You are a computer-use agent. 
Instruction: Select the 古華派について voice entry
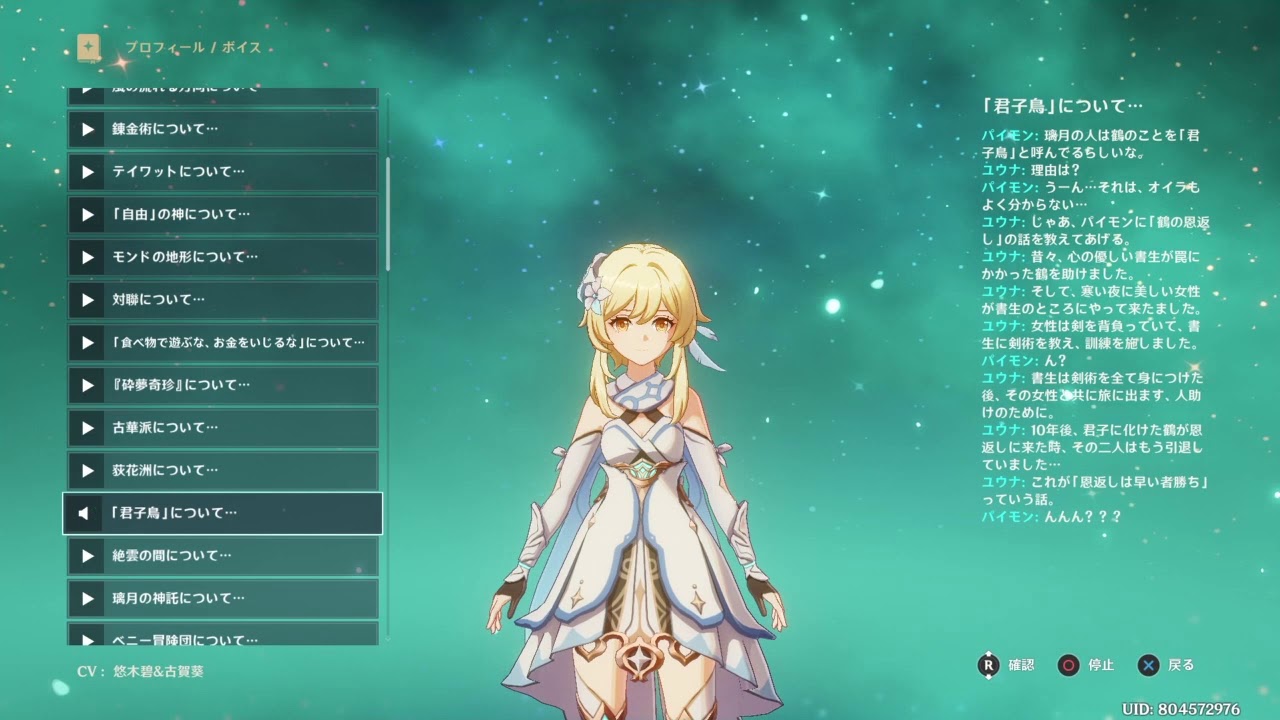(x=222, y=428)
